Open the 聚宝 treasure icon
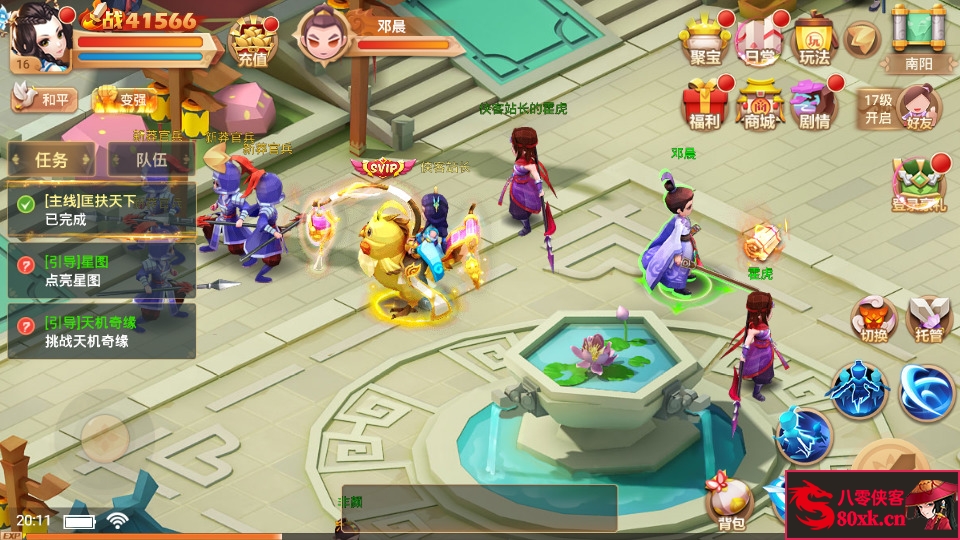This screenshot has height=540, width=960. coord(705,40)
